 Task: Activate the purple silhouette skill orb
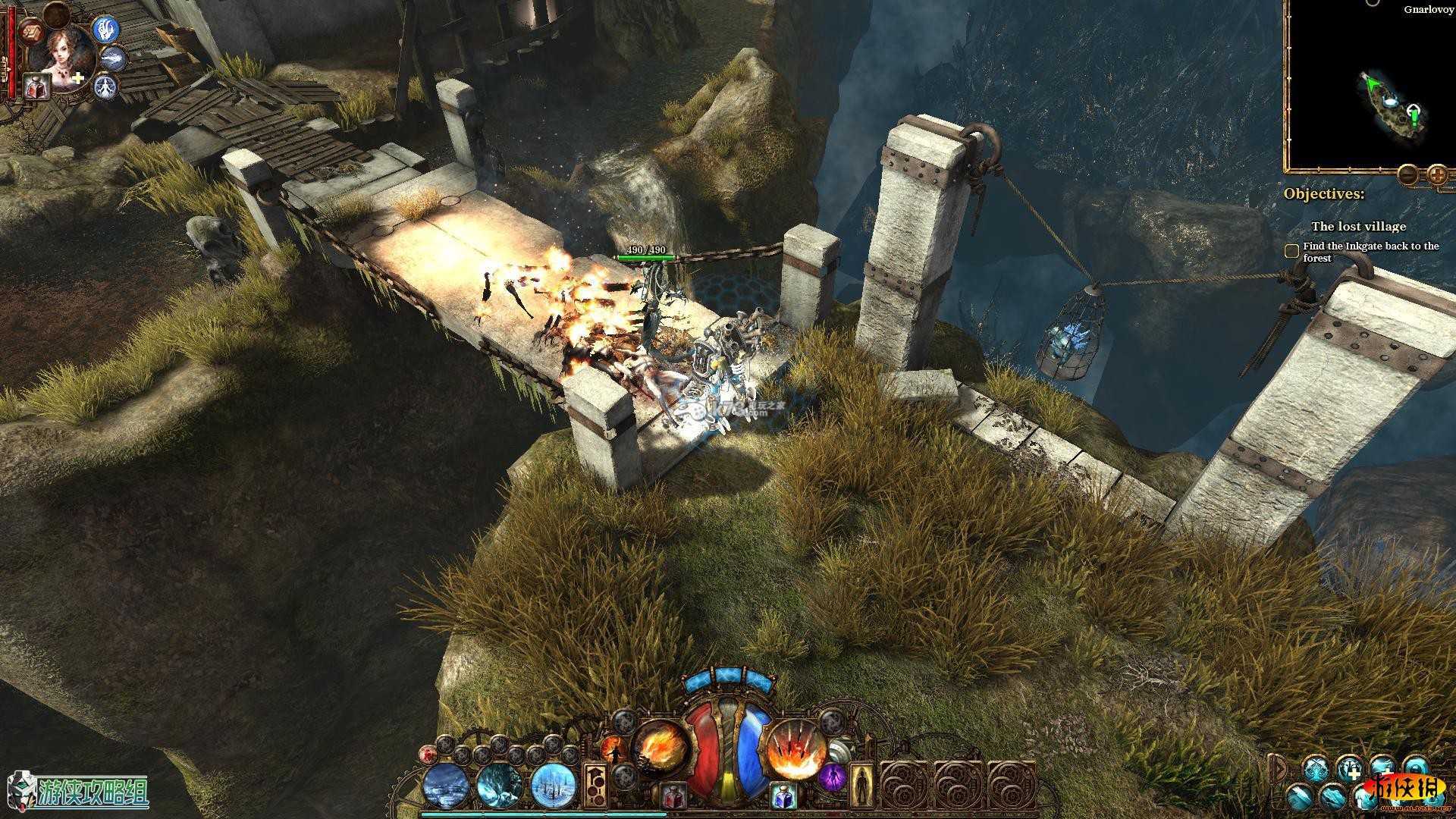tap(833, 777)
